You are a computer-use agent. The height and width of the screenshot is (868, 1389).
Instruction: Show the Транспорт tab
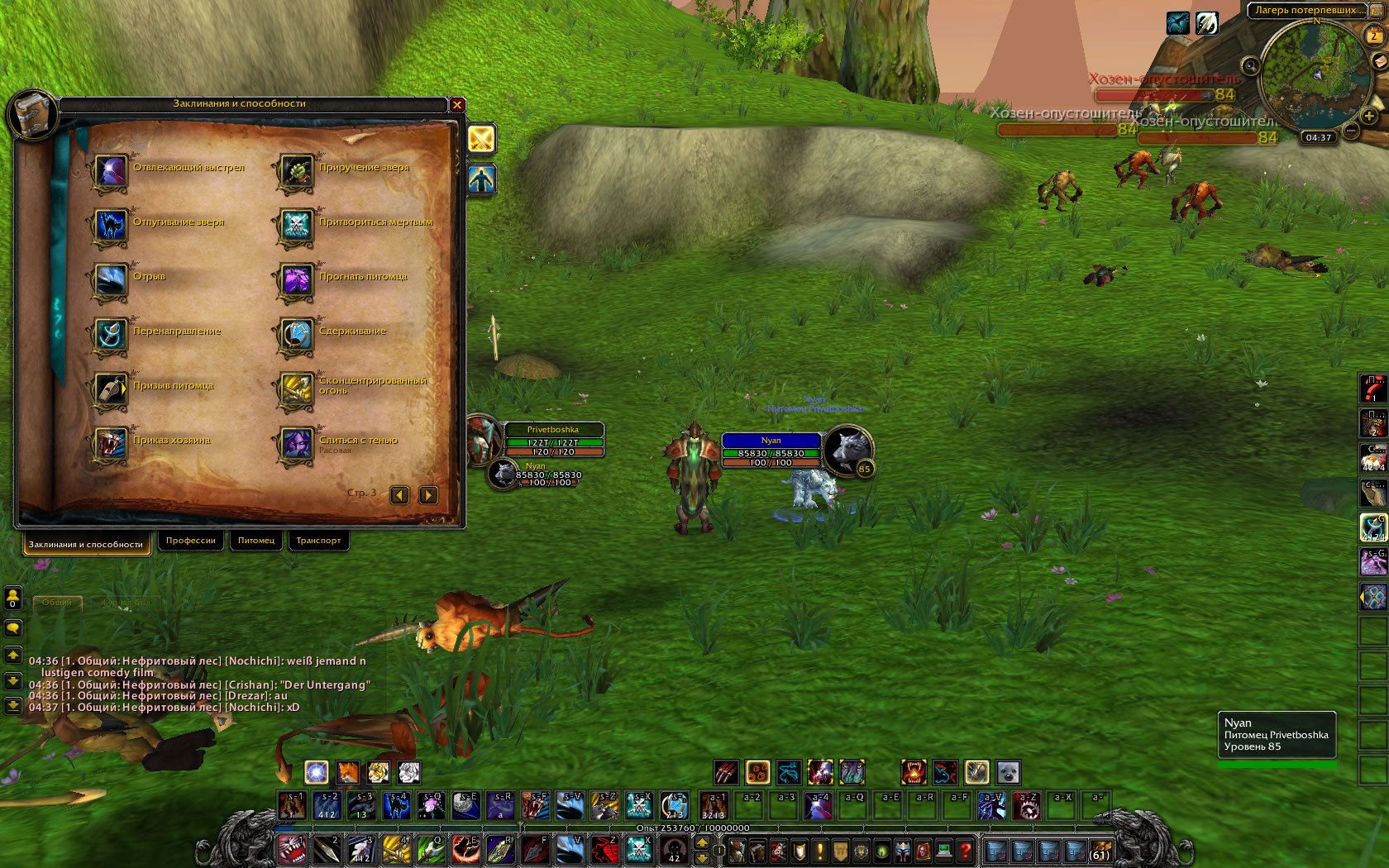coord(318,541)
